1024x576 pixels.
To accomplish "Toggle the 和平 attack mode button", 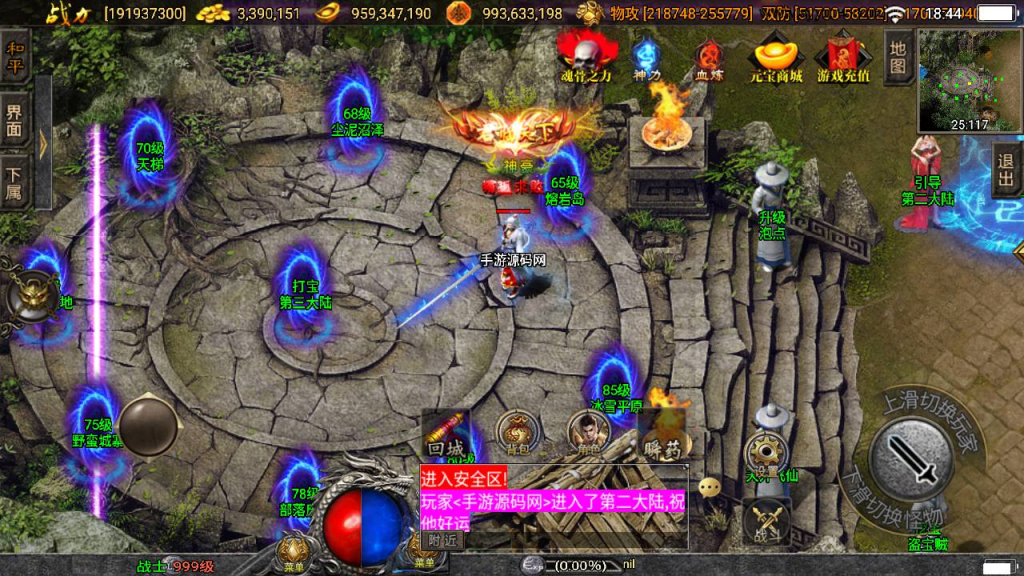I will pyautogui.click(x=15, y=57).
